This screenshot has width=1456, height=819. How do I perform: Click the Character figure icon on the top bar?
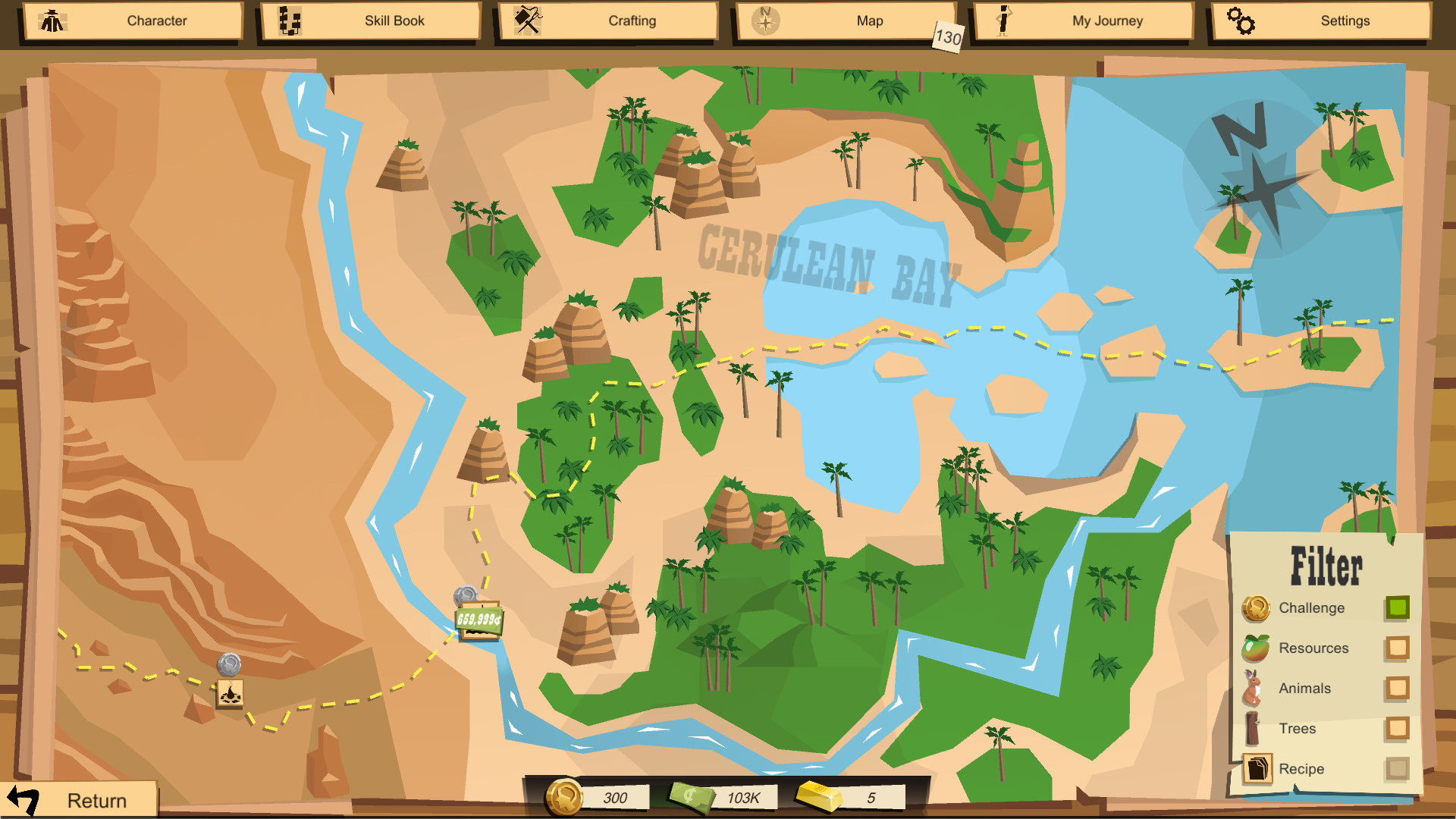[52, 20]
